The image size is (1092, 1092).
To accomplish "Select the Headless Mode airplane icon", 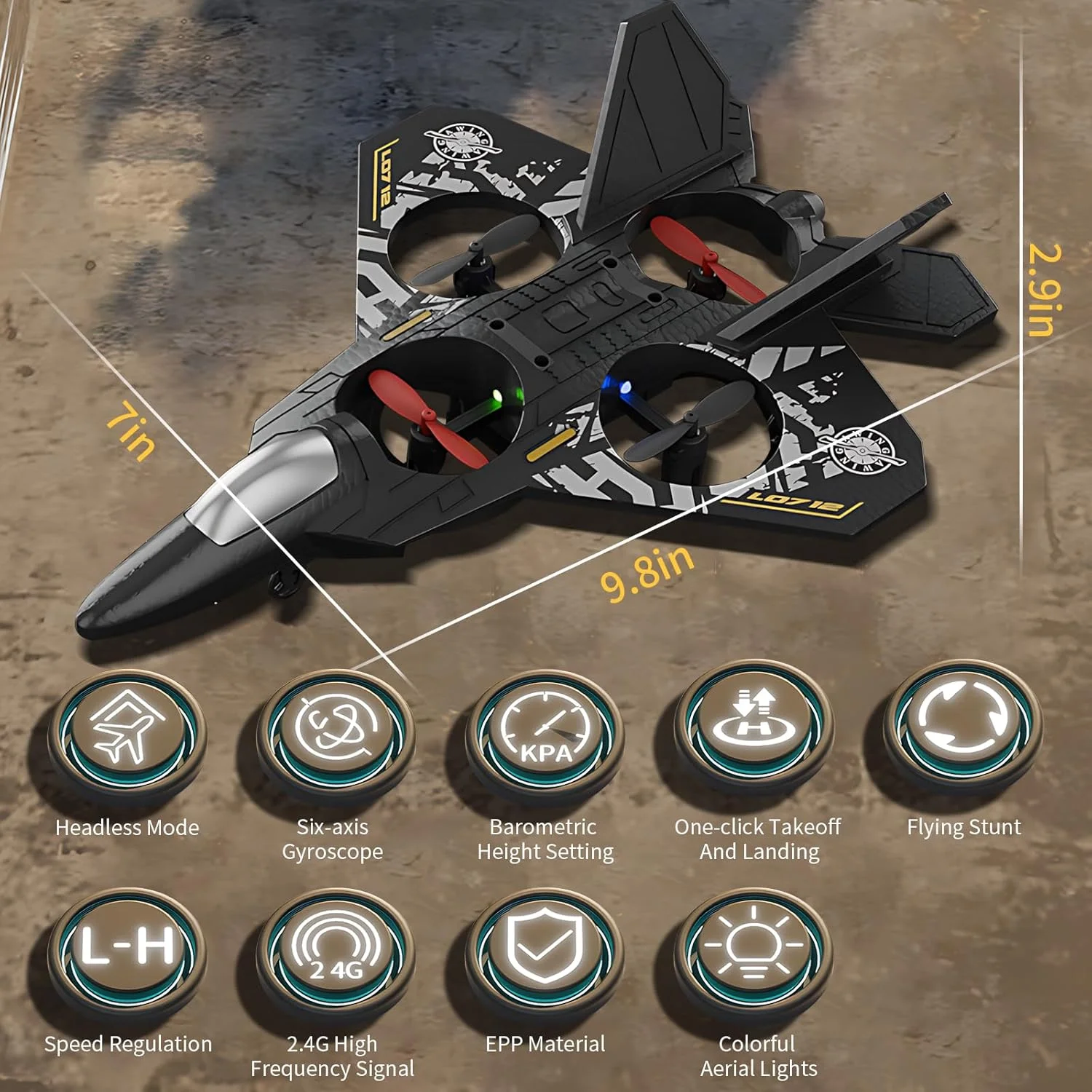I will (127, 730).
